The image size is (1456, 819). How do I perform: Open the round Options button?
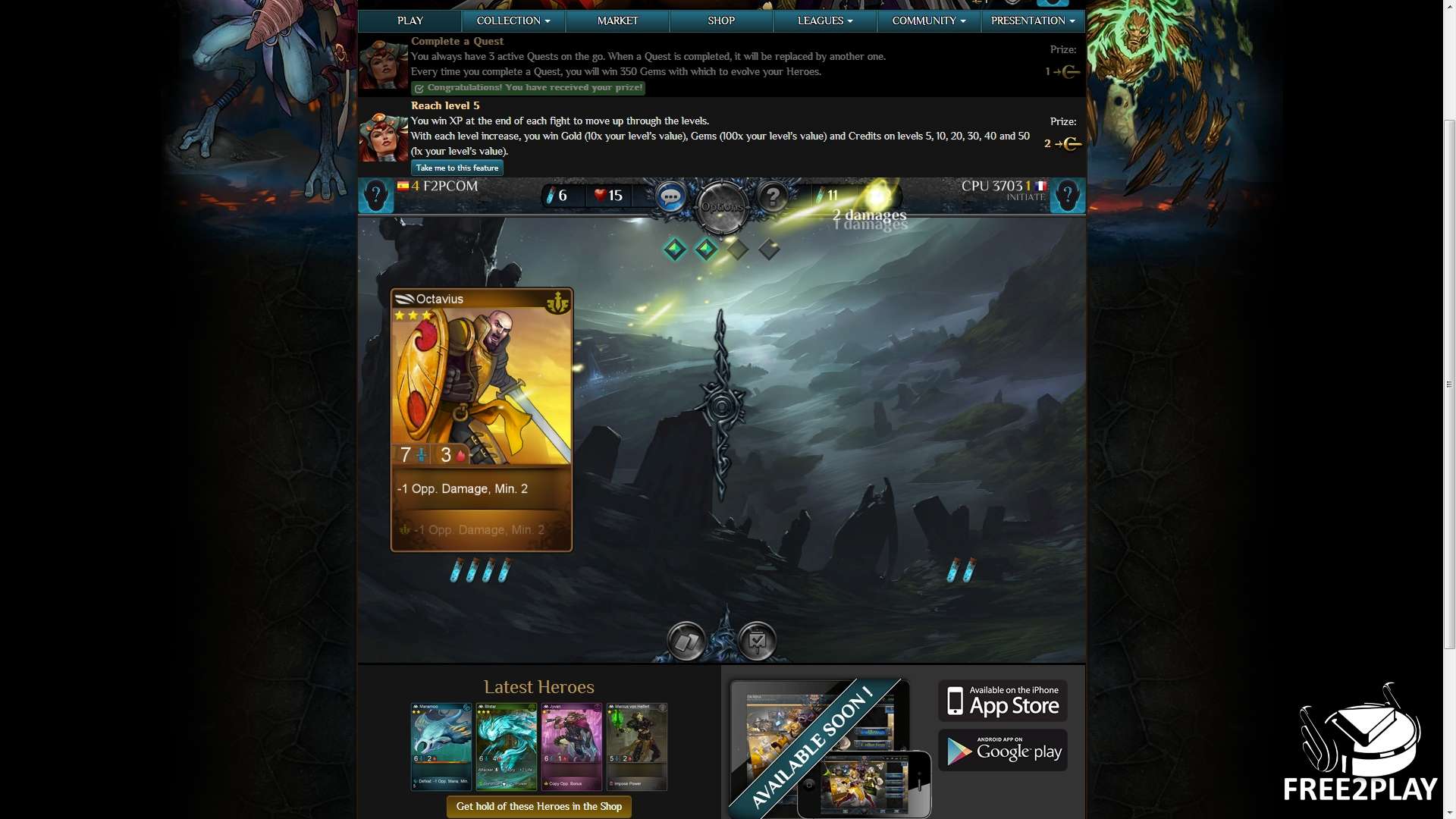coord(721,206)
